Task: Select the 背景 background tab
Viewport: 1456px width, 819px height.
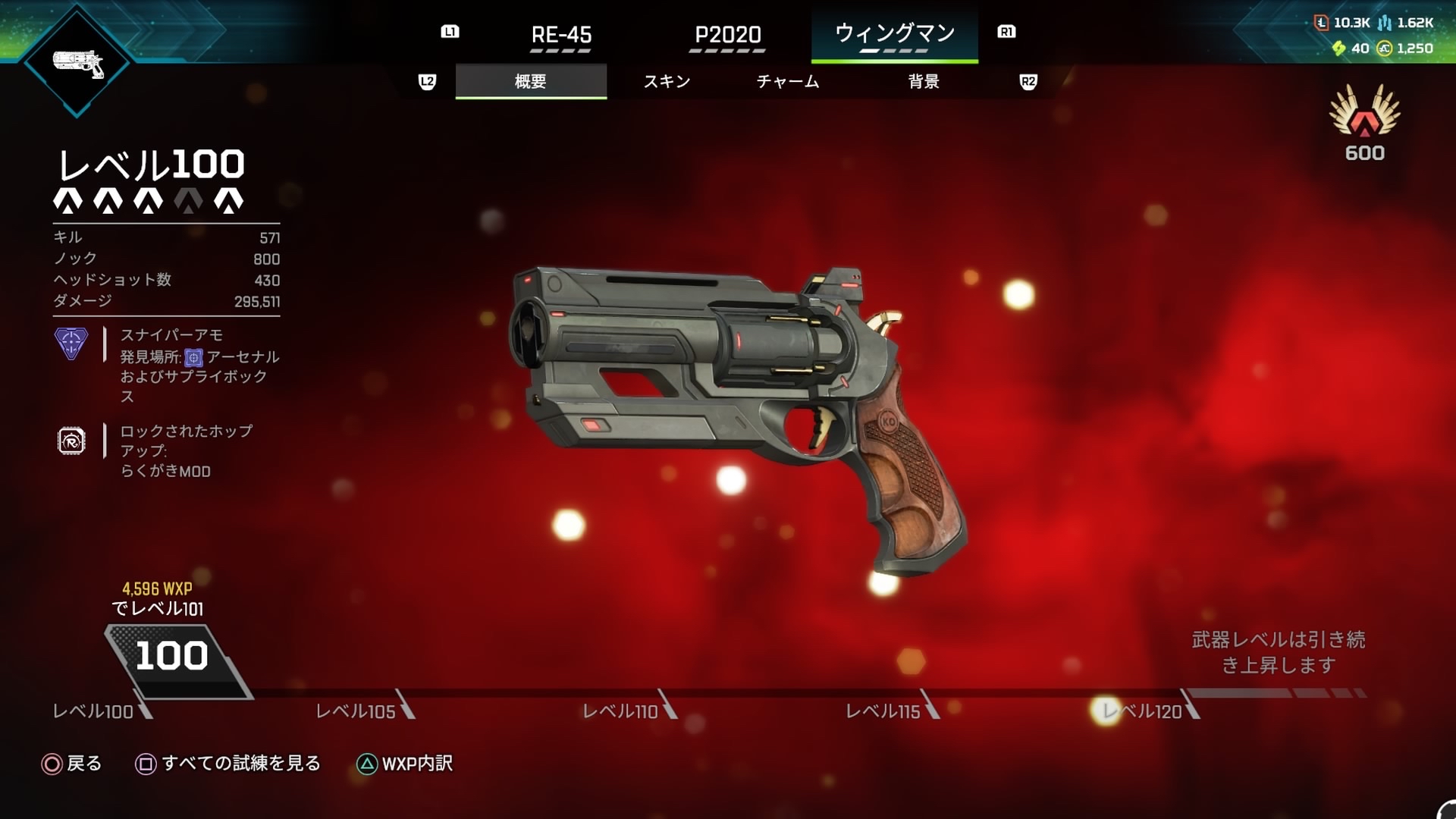Action: point(924,81)
